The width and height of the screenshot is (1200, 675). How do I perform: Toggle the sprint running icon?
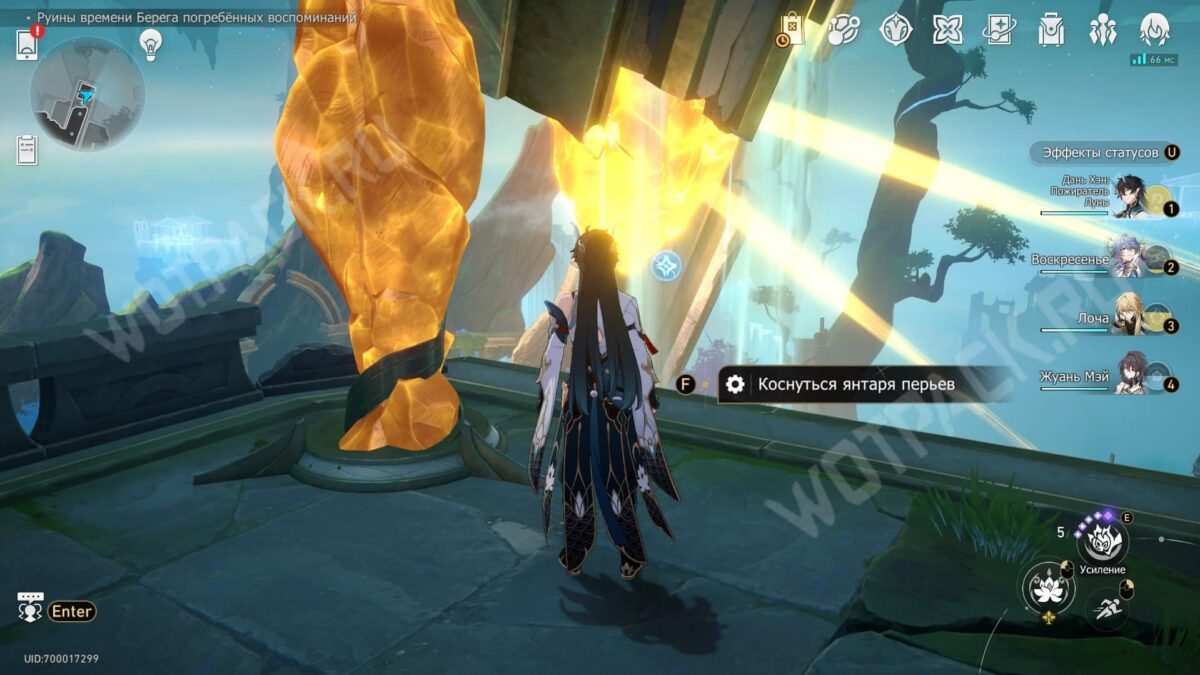1106,605
